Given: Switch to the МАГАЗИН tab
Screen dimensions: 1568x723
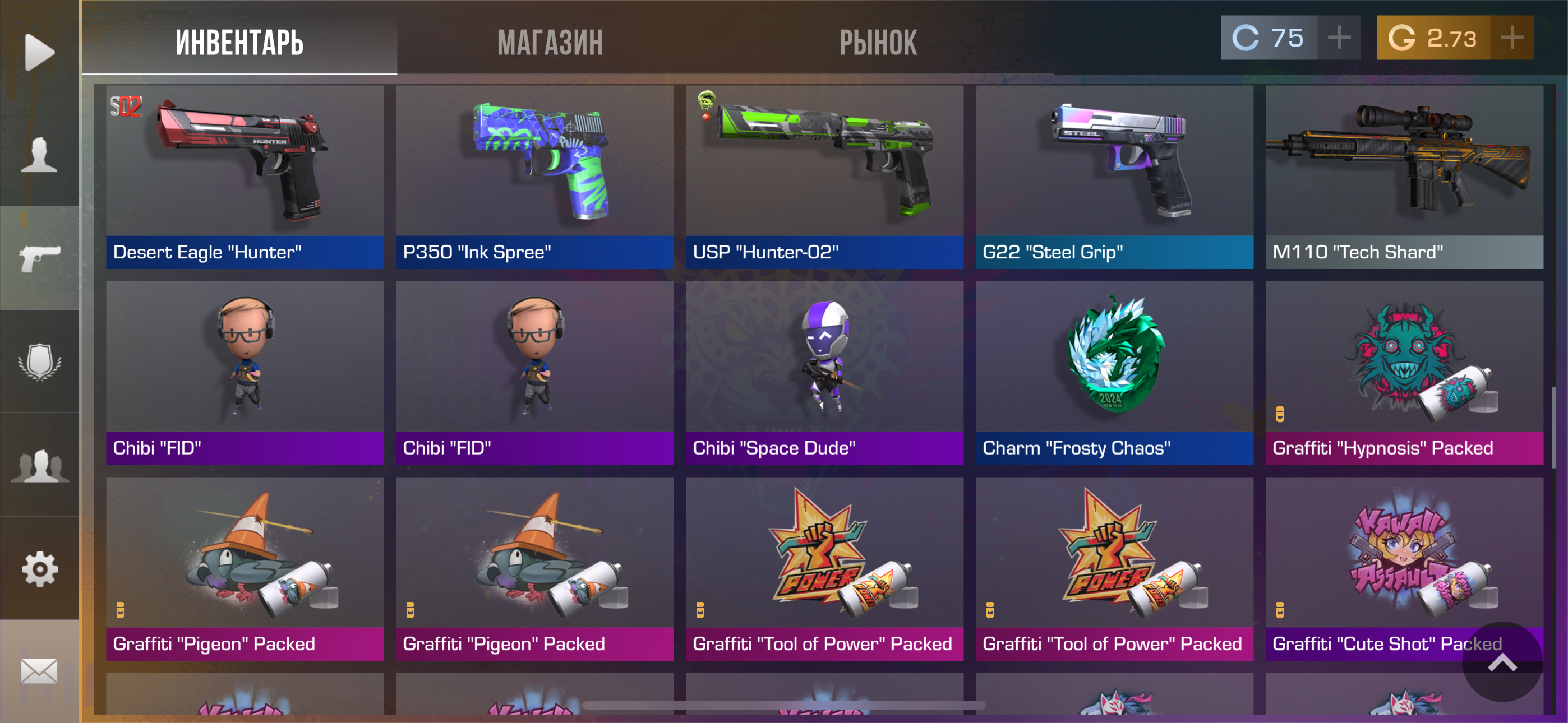Looking at the screenshot, I should point(550,43).
